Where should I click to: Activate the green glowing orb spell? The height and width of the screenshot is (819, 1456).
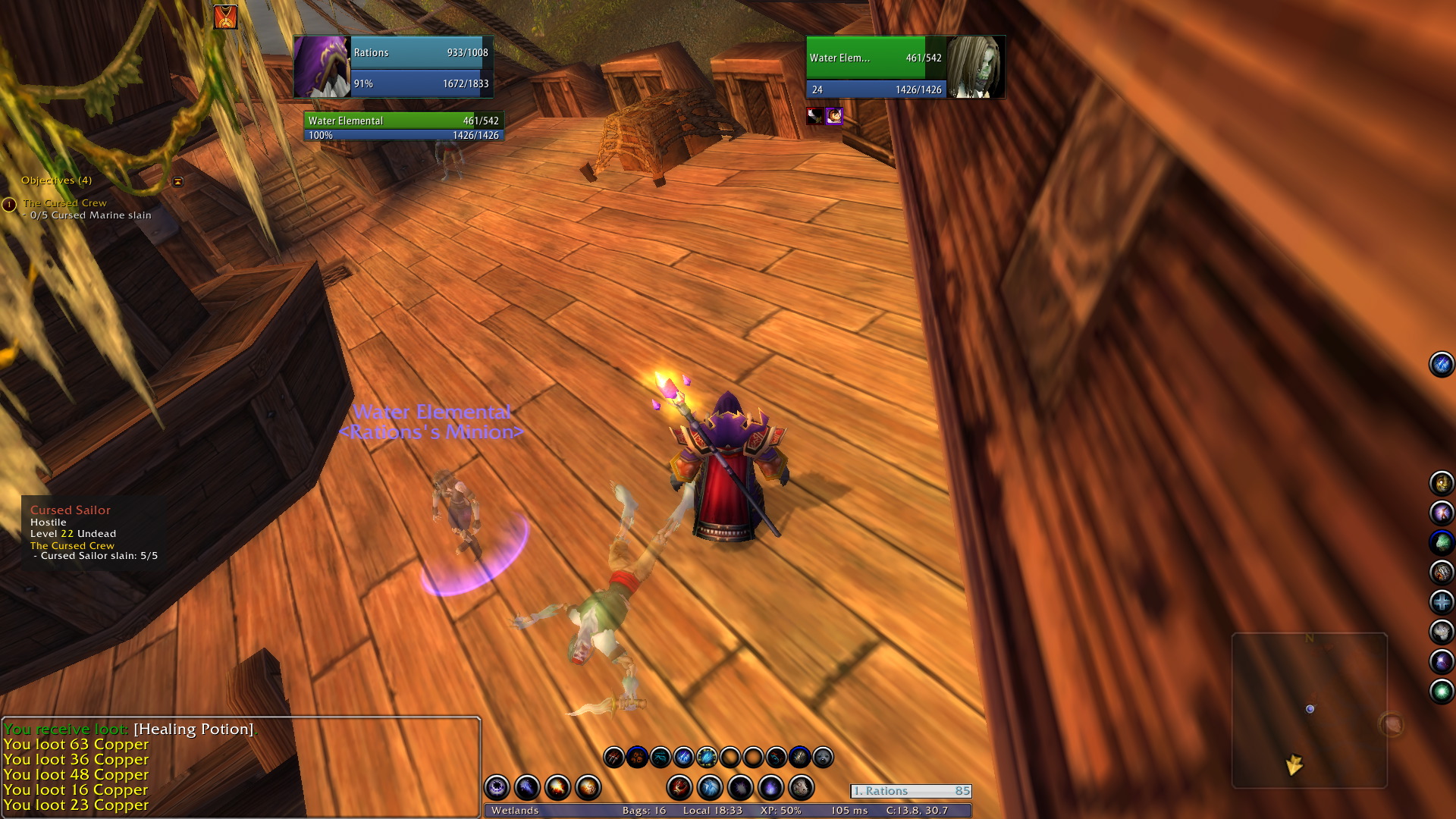[x=1441, y=692]
